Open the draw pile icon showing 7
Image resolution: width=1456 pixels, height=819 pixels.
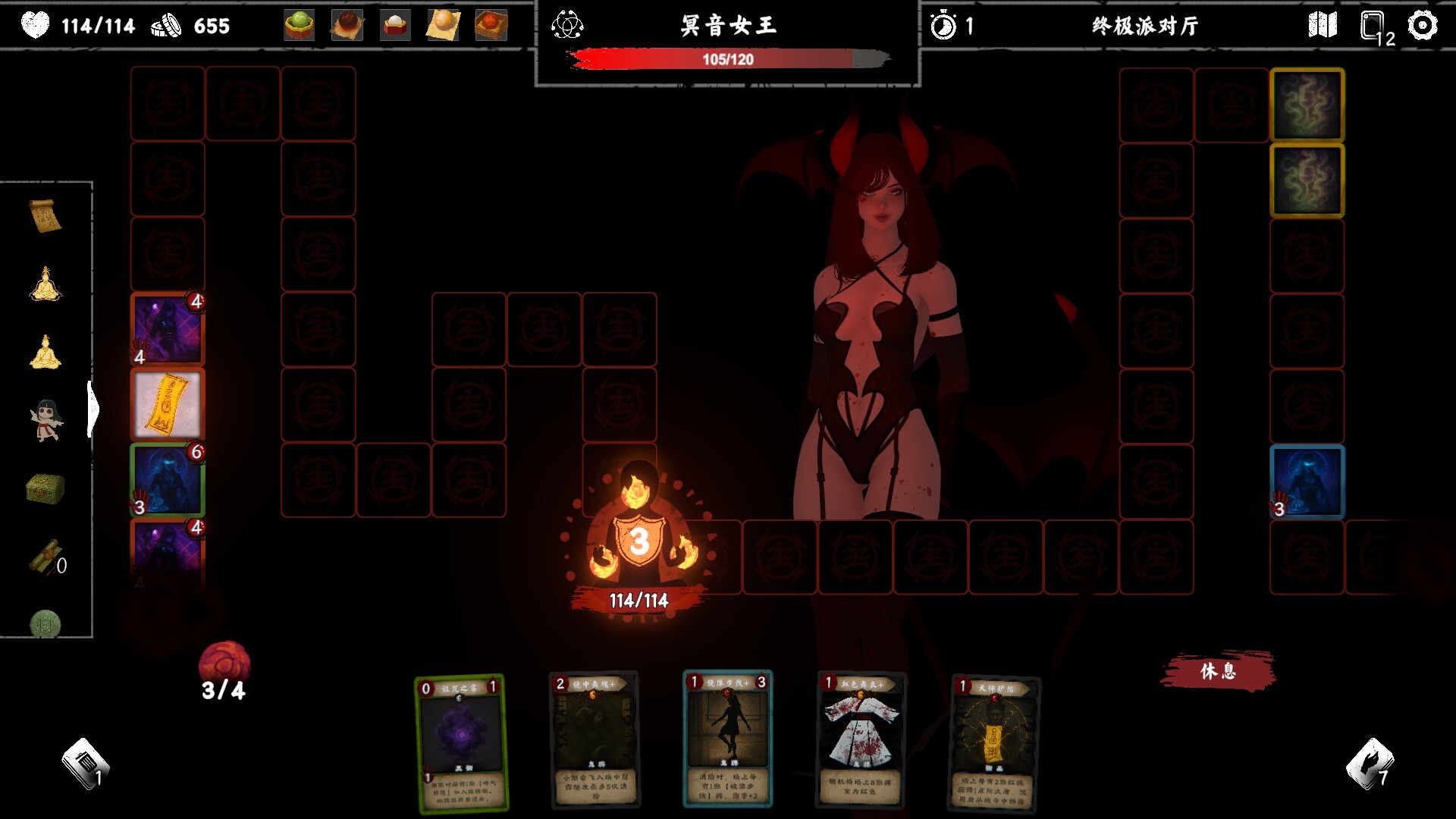point(1371,762)
